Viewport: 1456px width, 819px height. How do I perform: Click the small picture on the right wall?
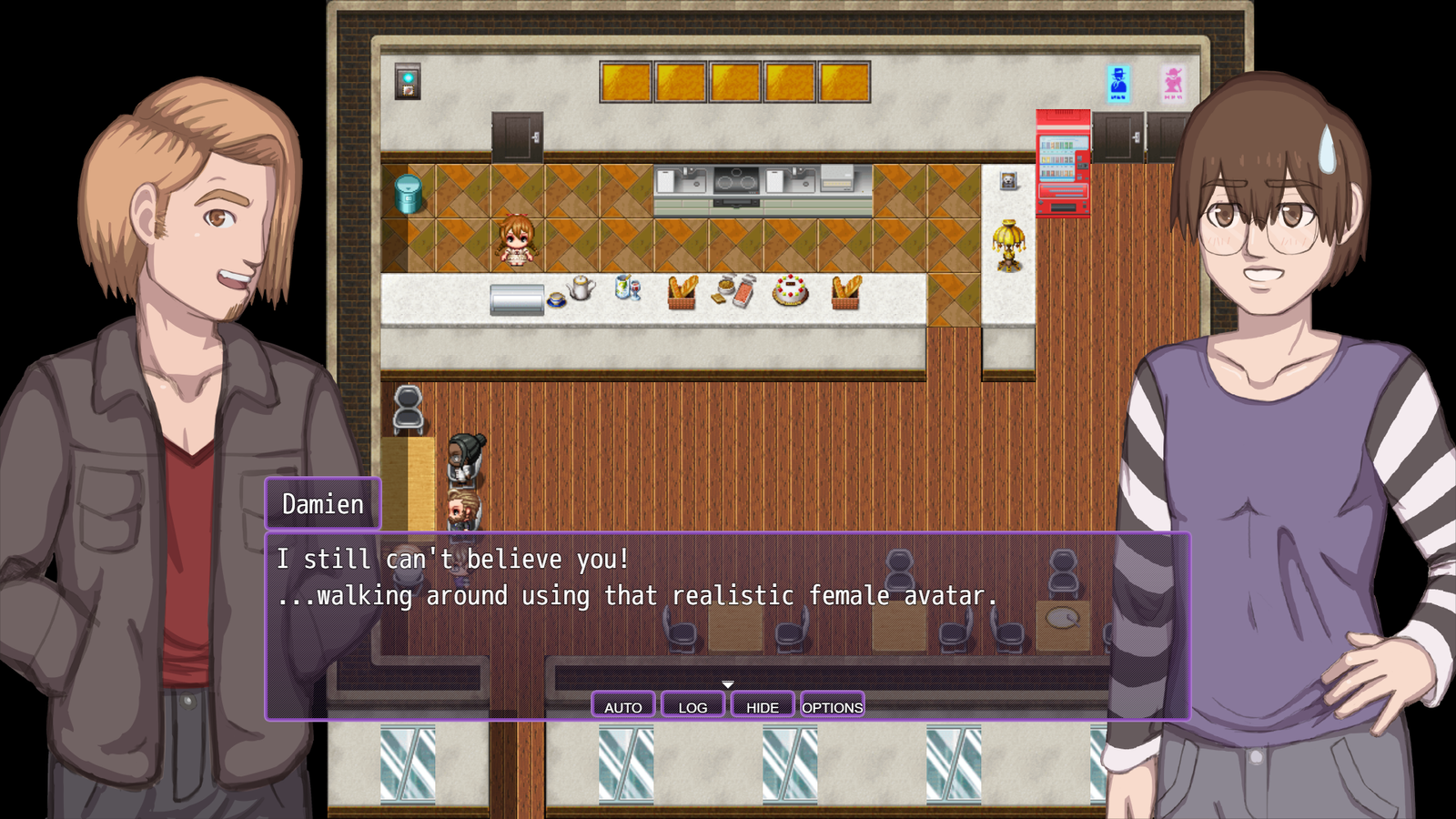(1006, 182)
